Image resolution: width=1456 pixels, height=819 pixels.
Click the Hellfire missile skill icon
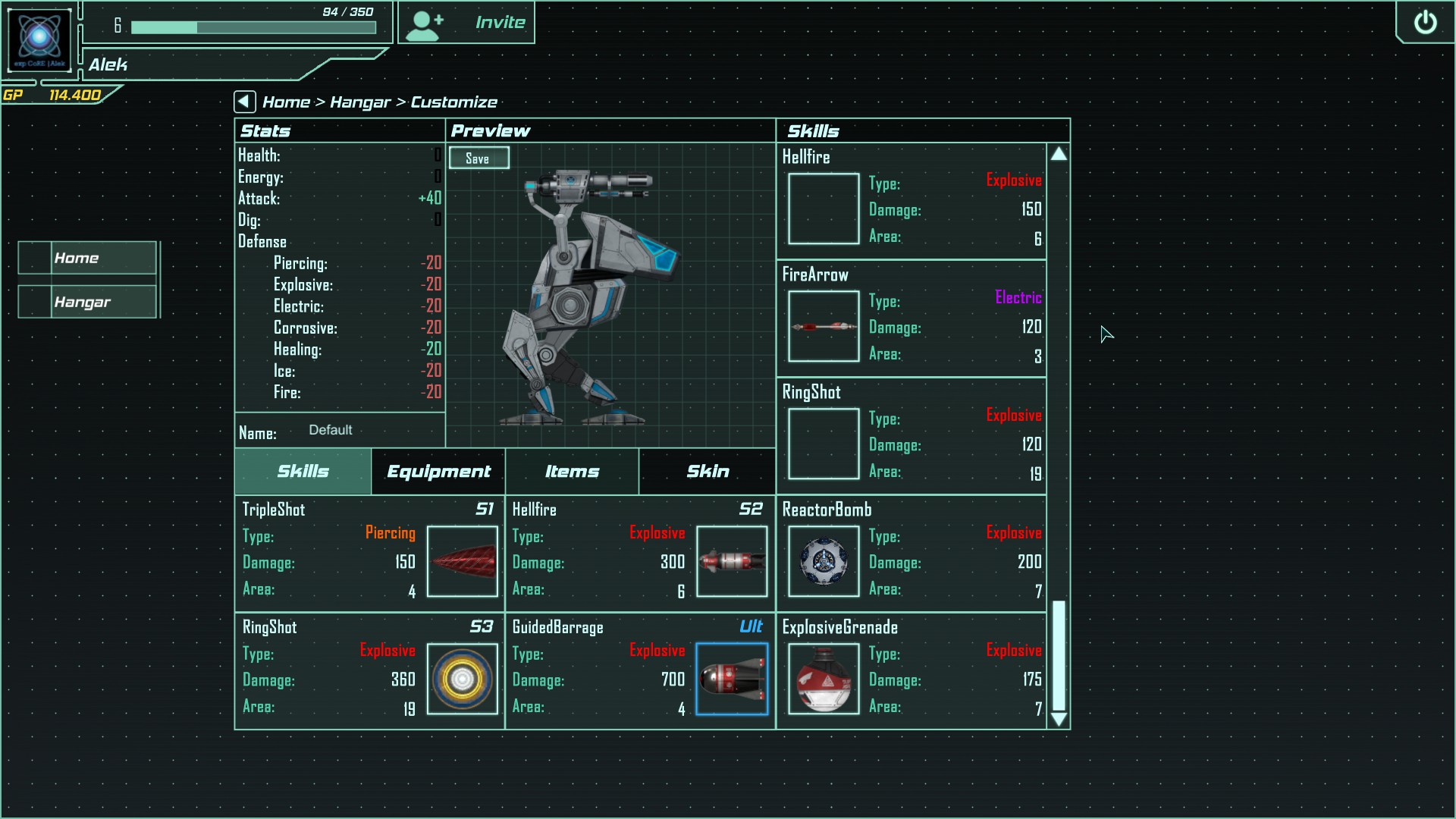tap(732, 562)
